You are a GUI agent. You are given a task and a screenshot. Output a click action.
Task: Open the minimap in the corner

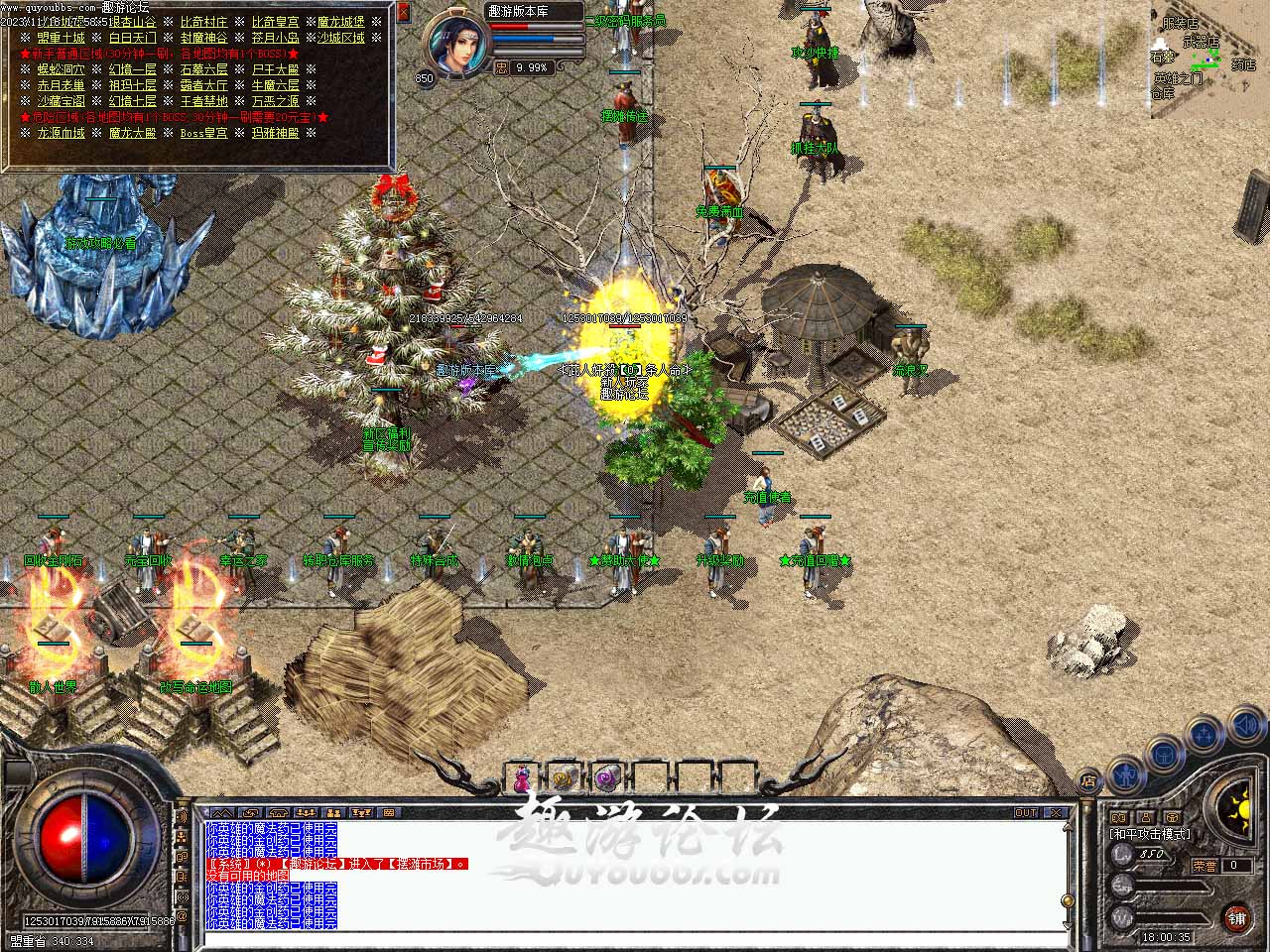point(1209,59)
